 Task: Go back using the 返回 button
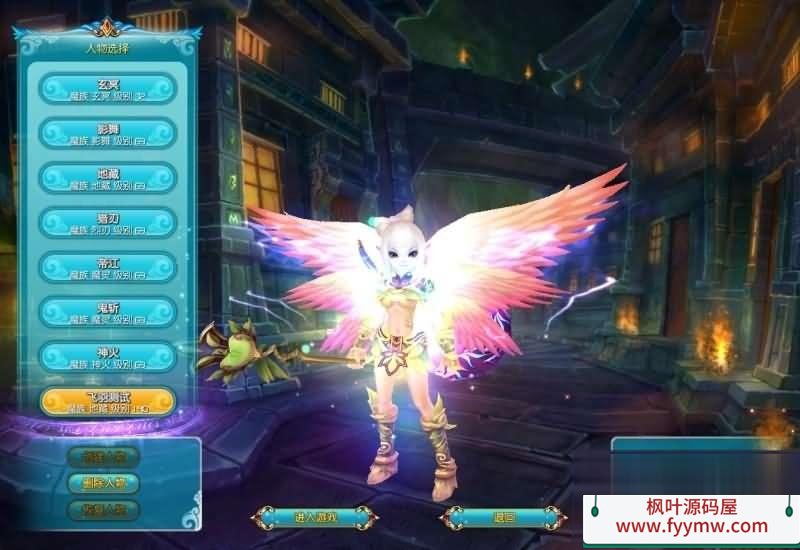click(x=503, y=518)
